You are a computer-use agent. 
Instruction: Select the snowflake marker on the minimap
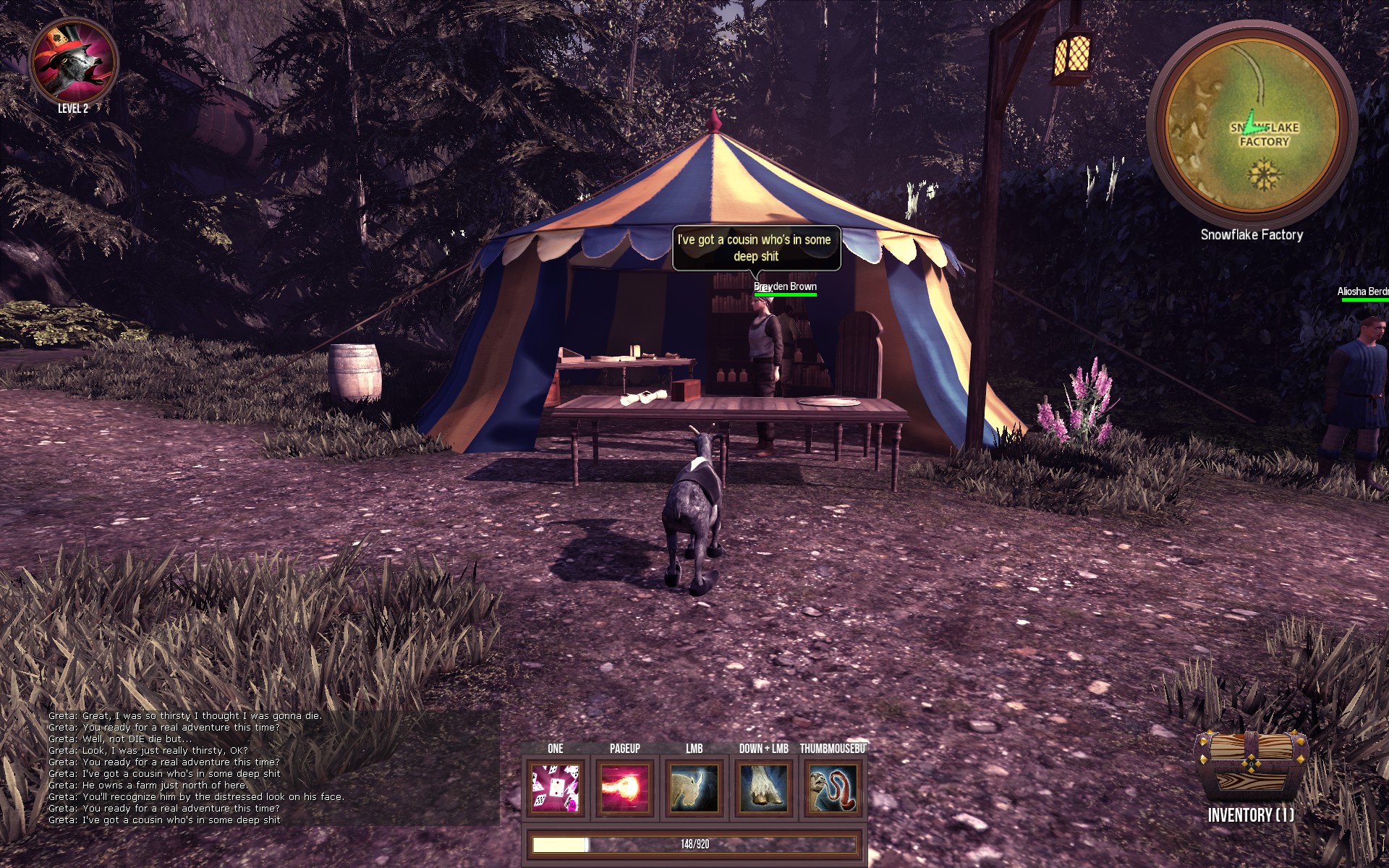pyautogui.click(x=1265, y=175)
